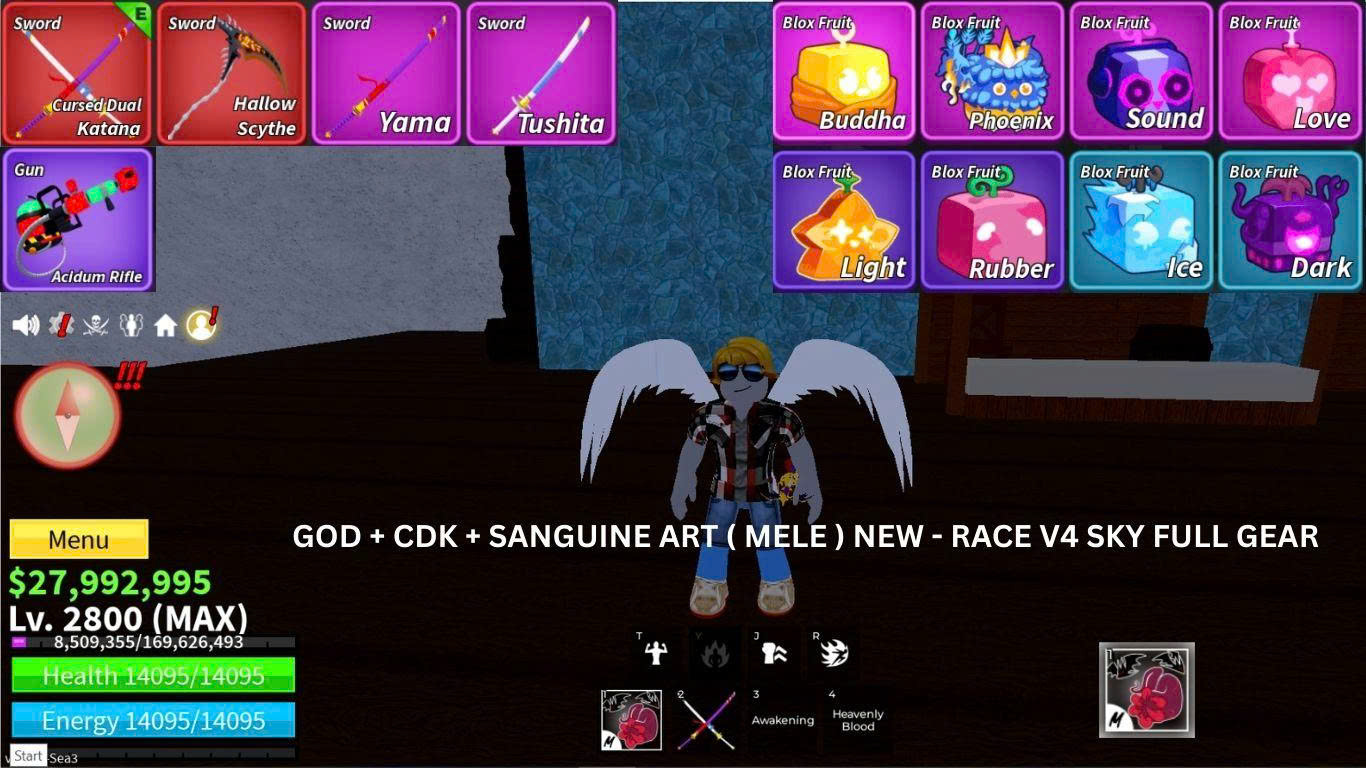Select the Buddha Blox Fruit

point(843,72)
